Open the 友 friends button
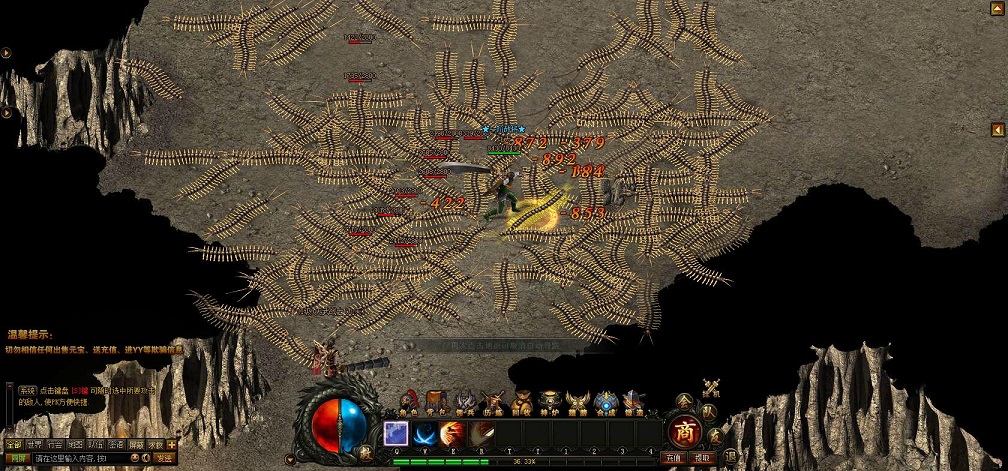The width and height of the screenshot is (1008, 471). click(x=715, y=435)
